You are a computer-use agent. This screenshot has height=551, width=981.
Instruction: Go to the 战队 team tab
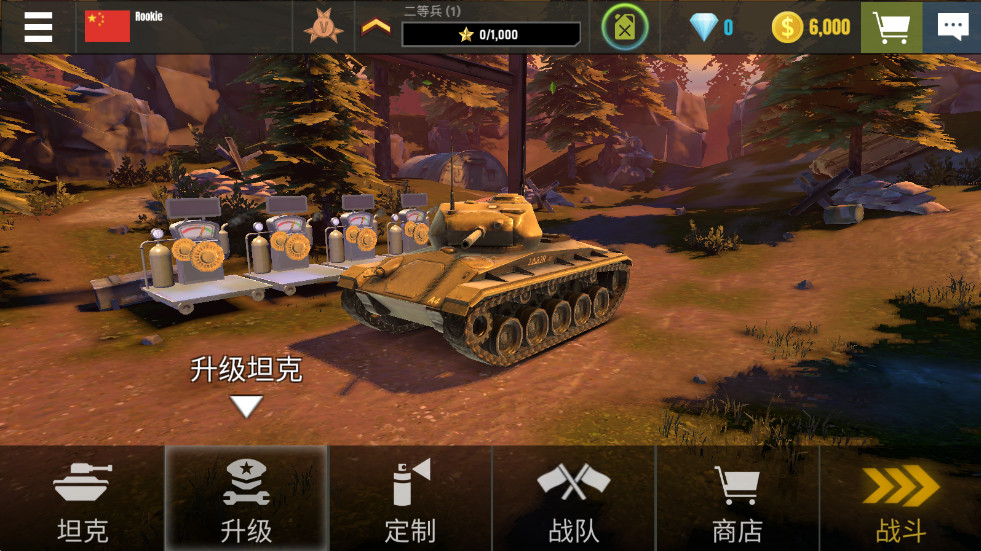click(x=573, y=499)
